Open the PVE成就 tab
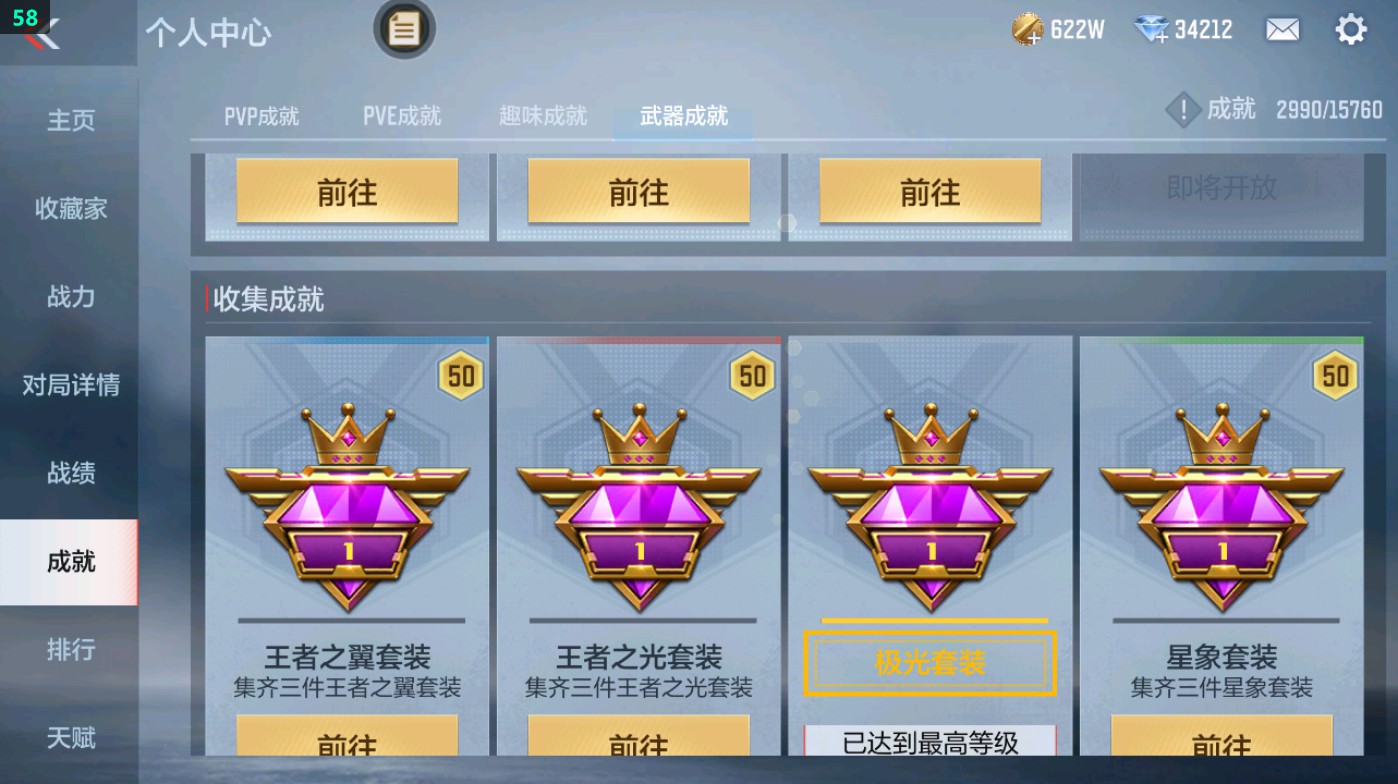The image size is (1398, 784). click(x=401, y=114)
